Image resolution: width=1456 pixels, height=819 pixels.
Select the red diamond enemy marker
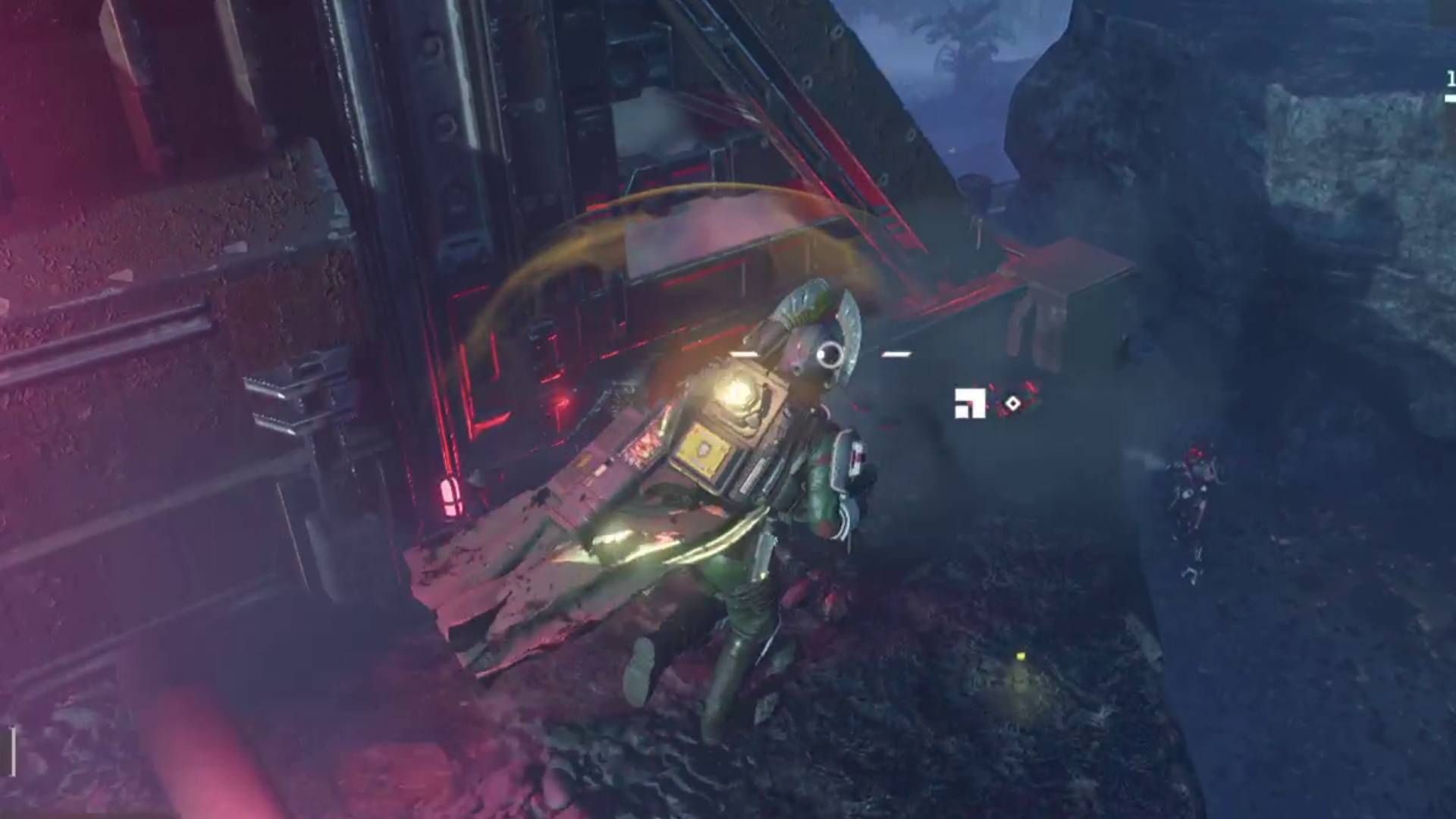pos(1013,403)
